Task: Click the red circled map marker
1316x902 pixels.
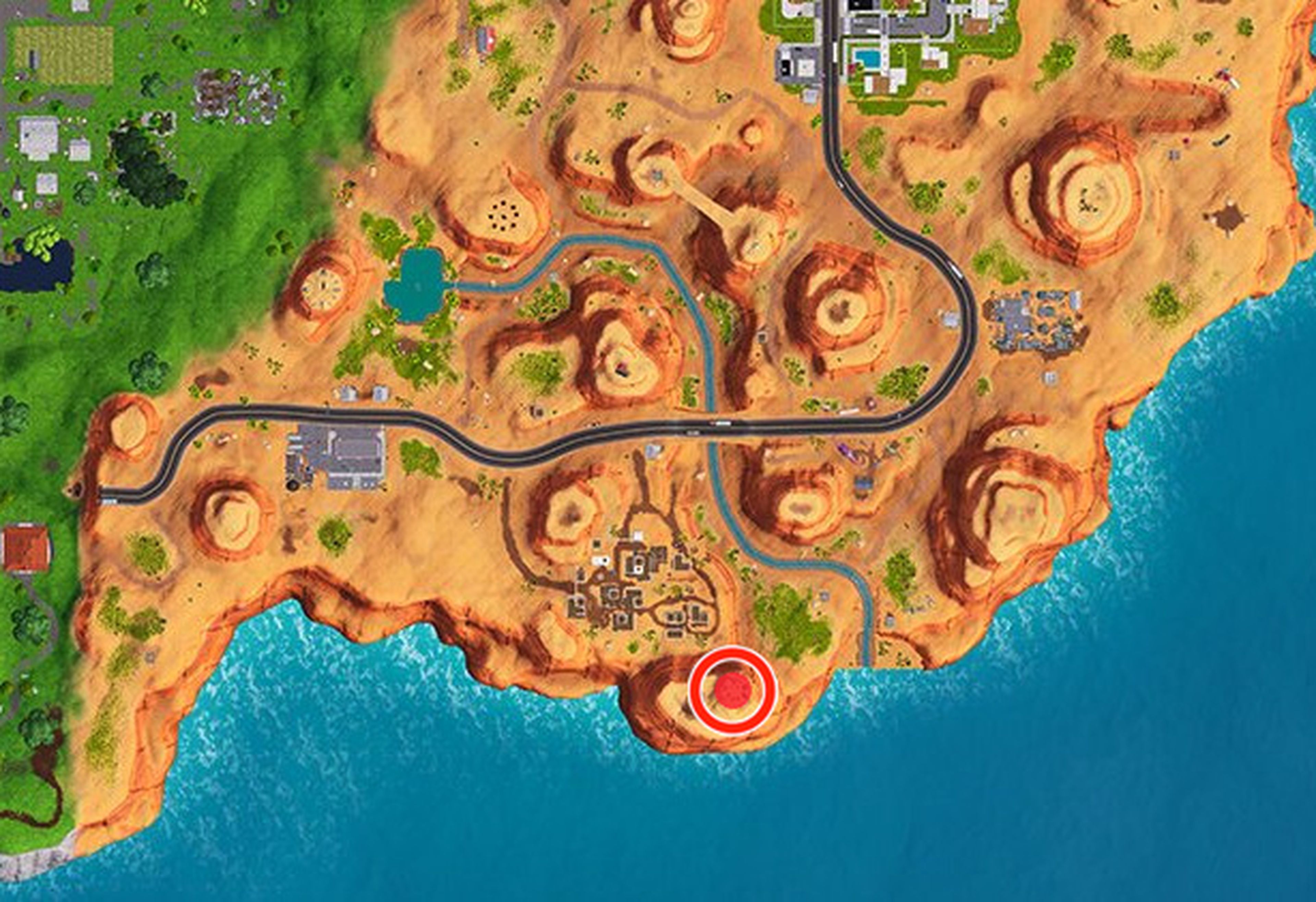Action: tap(733, 690)
